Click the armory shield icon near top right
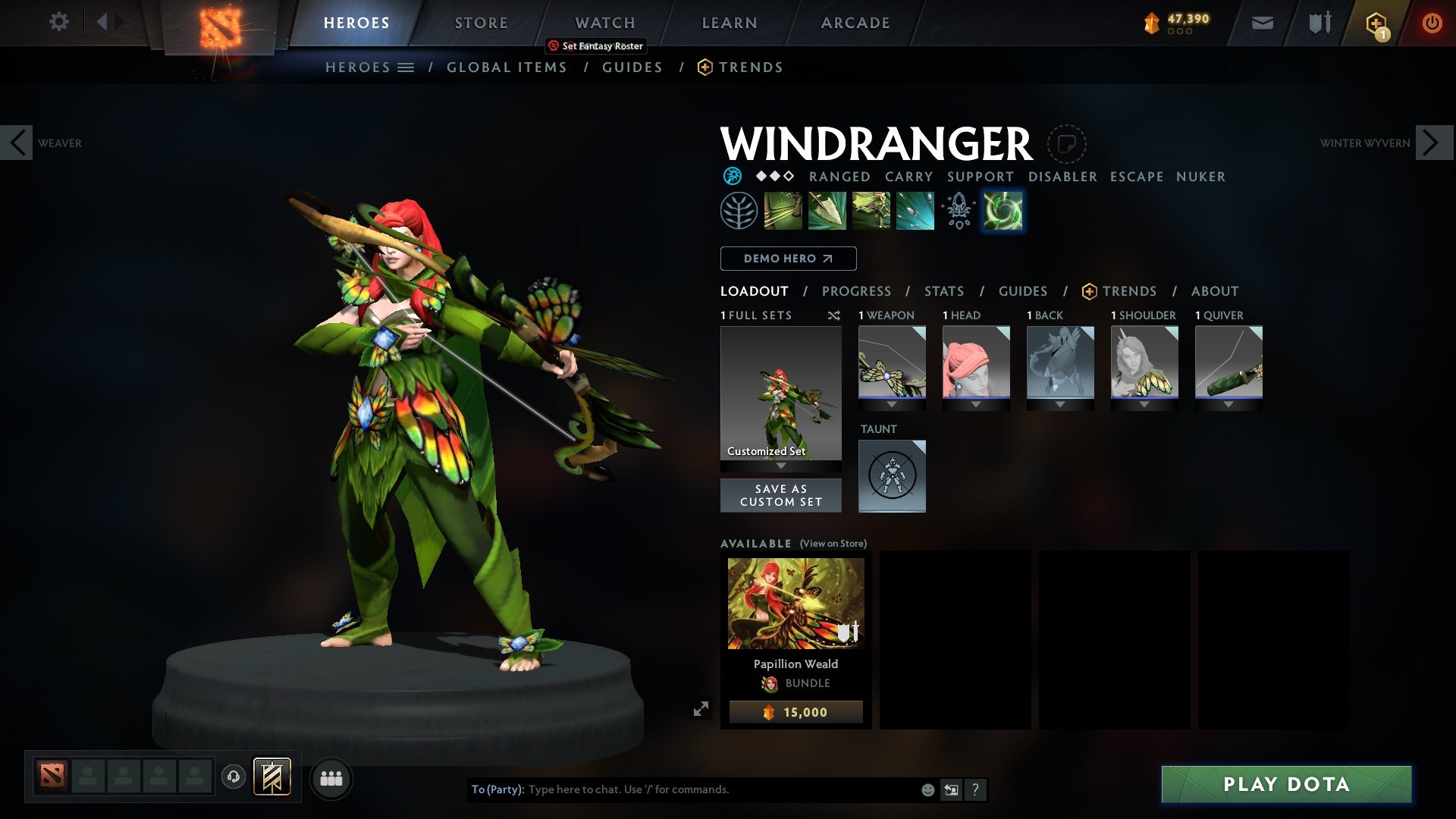 [1319, 23]
